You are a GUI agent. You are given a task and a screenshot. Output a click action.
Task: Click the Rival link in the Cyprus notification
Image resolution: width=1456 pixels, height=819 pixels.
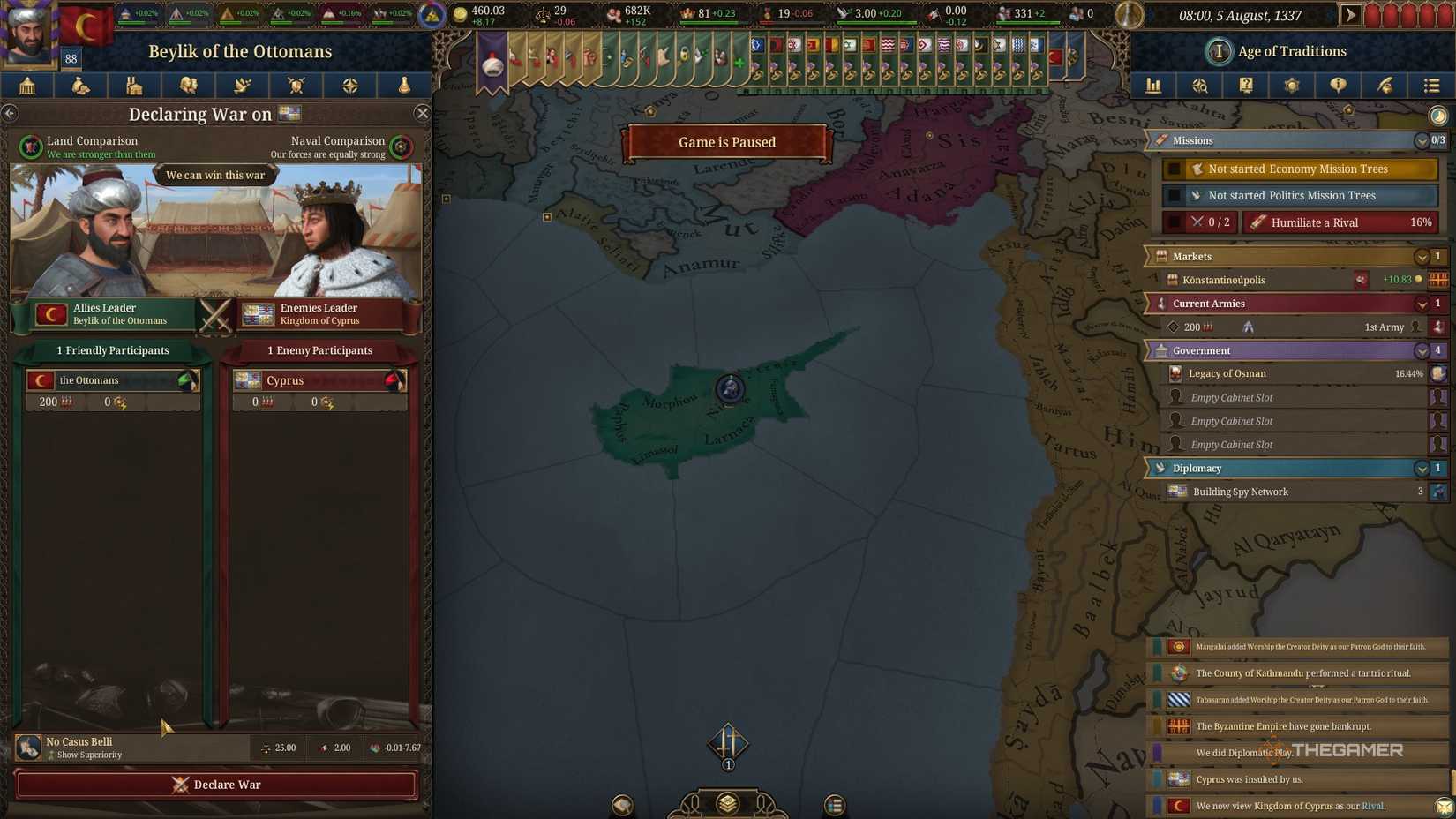[x=1373, y=806]
